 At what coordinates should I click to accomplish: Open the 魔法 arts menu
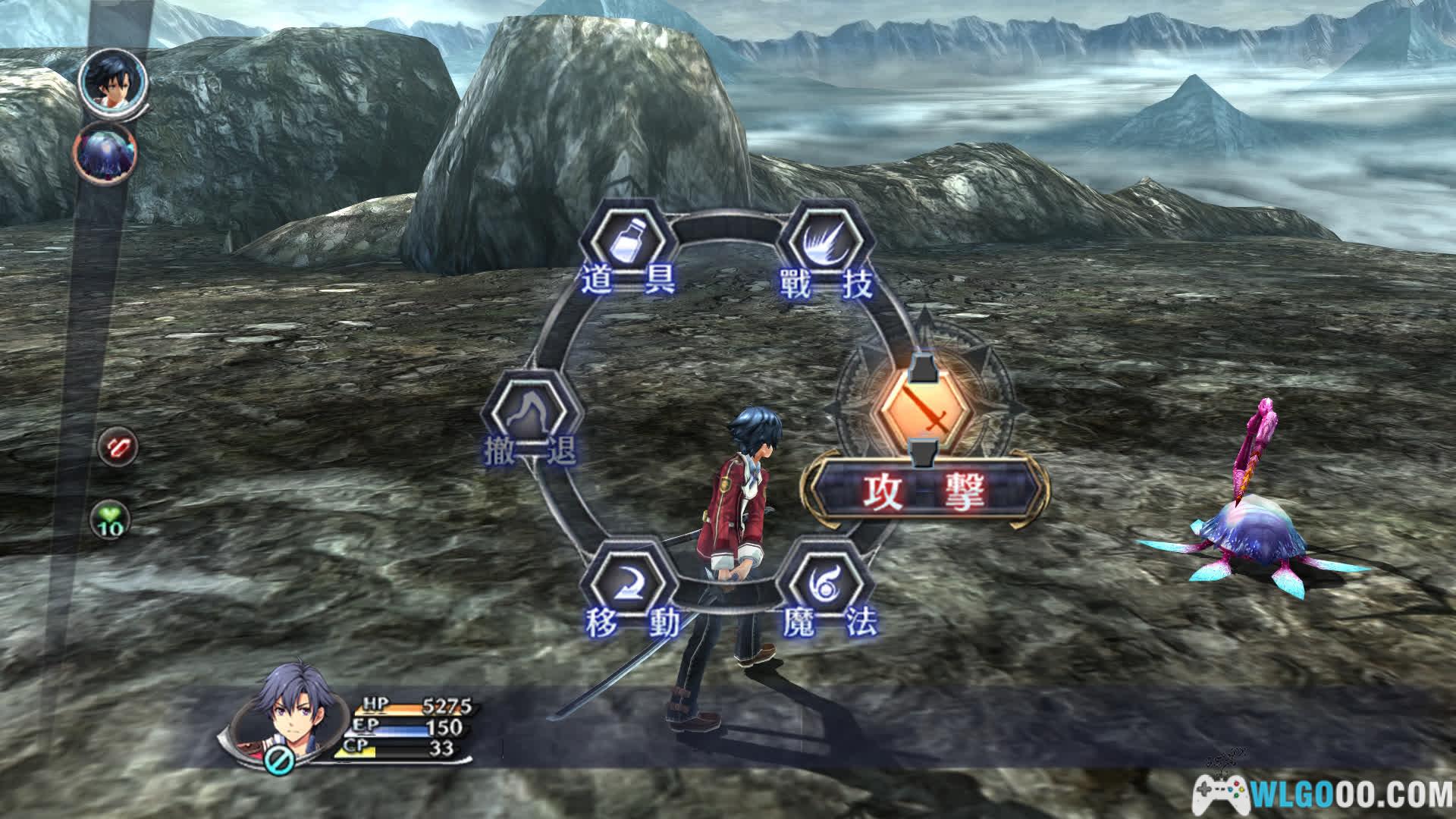827,587
